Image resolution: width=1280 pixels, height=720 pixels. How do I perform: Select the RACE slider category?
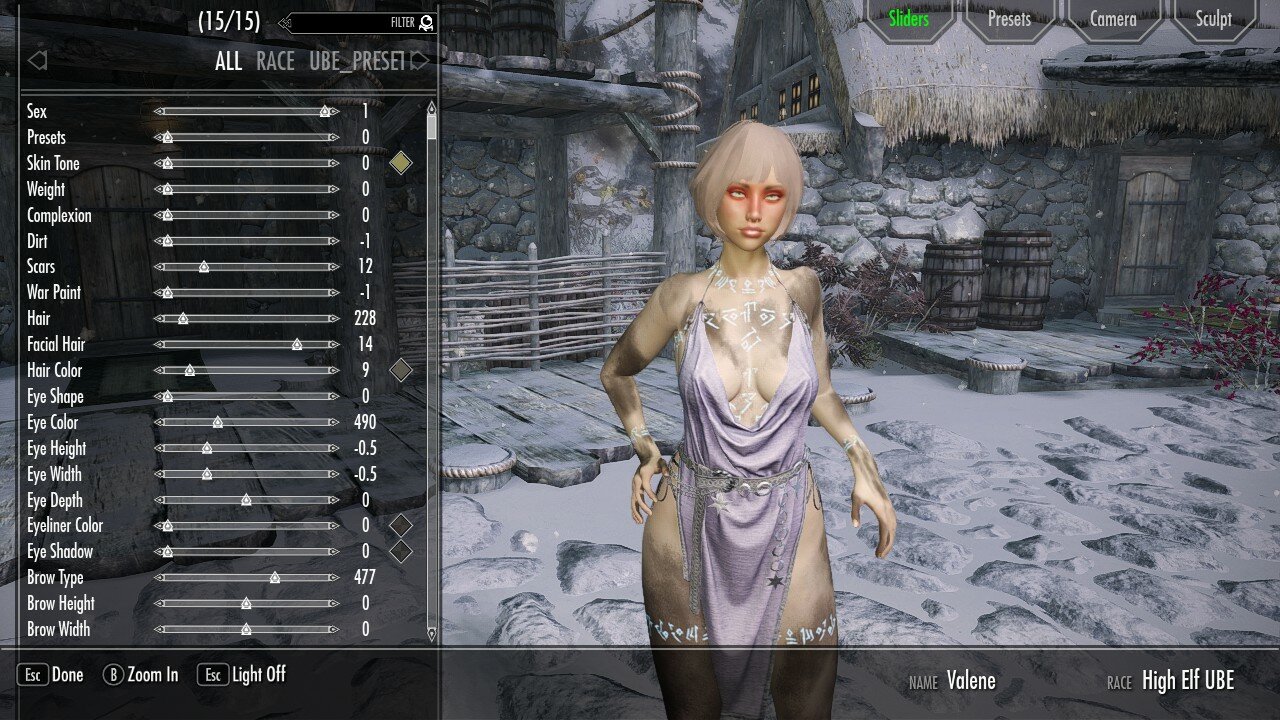[x=275, y=61]
